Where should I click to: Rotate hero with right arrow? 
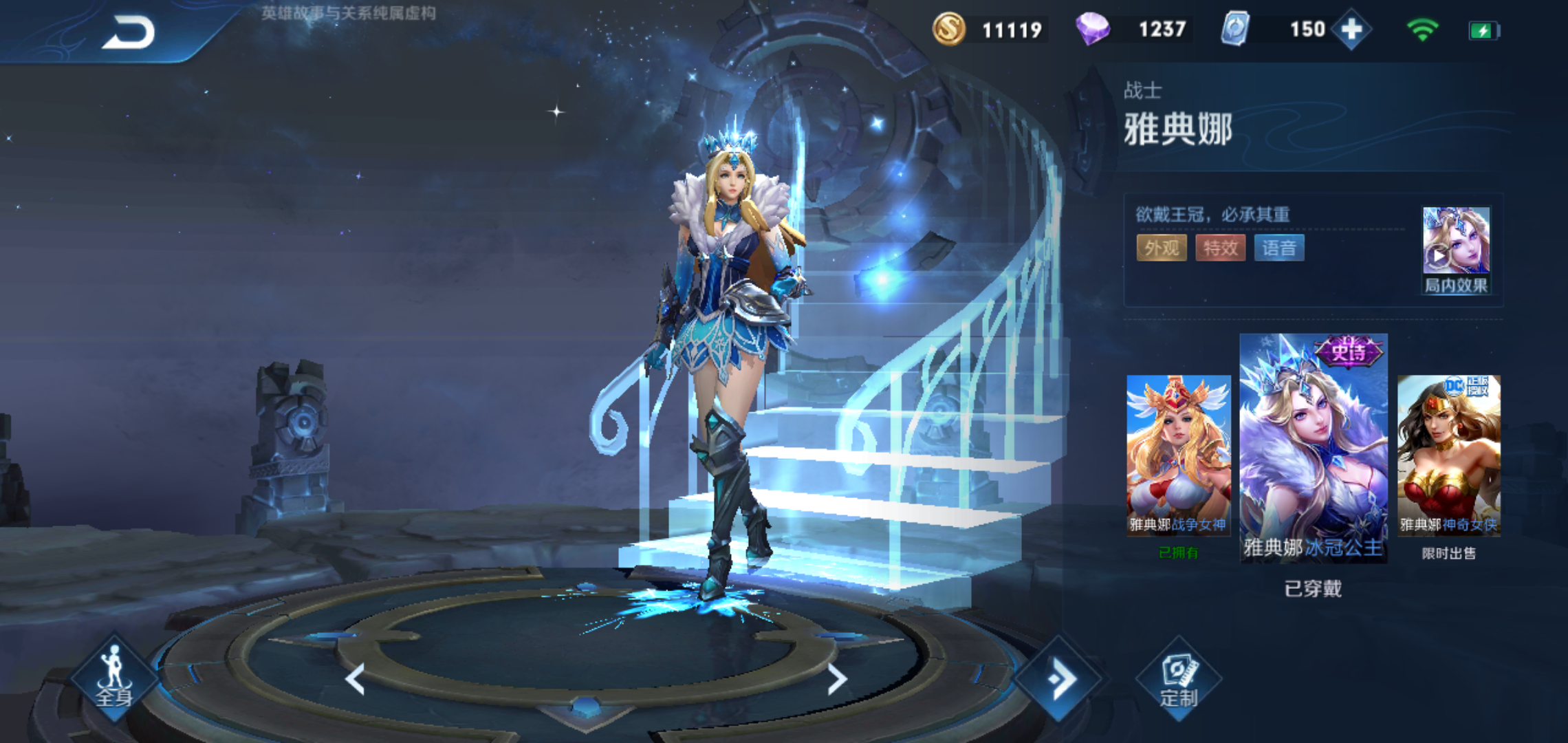coord(836,679)
